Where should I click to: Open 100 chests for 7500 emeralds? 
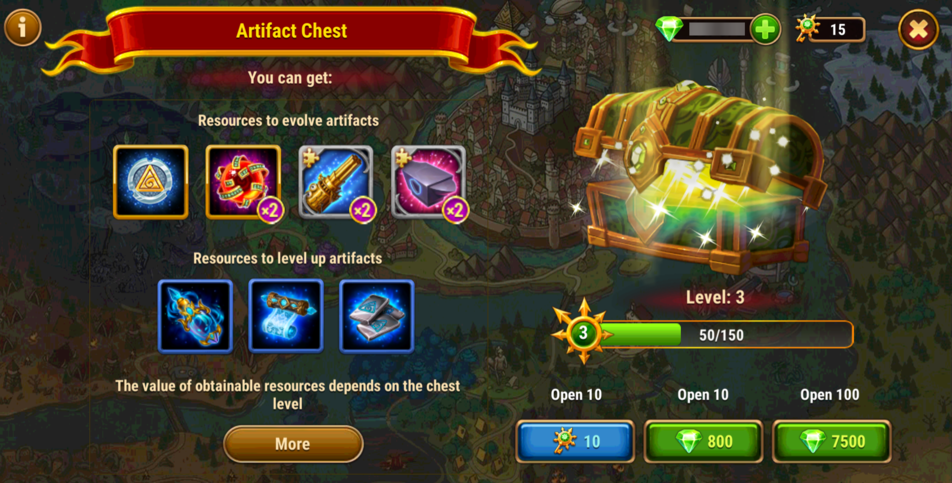tap(831, 441)
